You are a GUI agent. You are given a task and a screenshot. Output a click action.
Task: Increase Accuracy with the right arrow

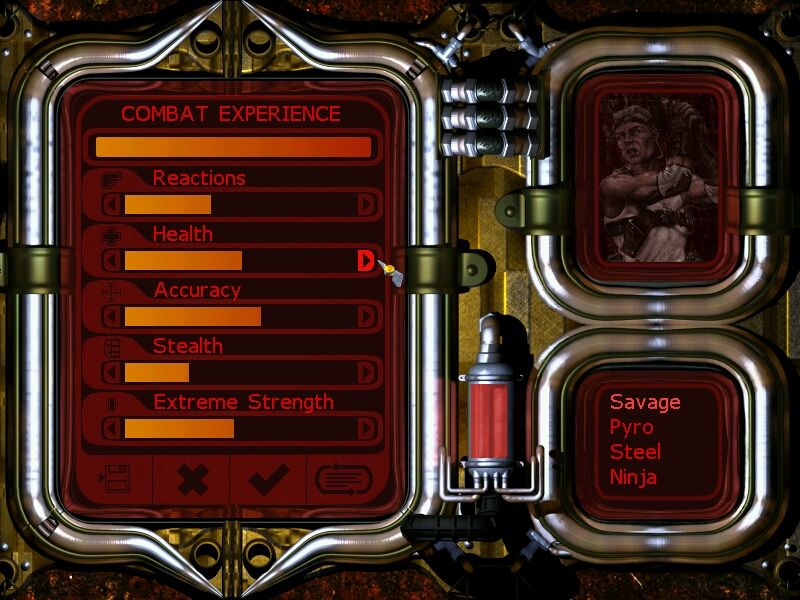point(366,317)
